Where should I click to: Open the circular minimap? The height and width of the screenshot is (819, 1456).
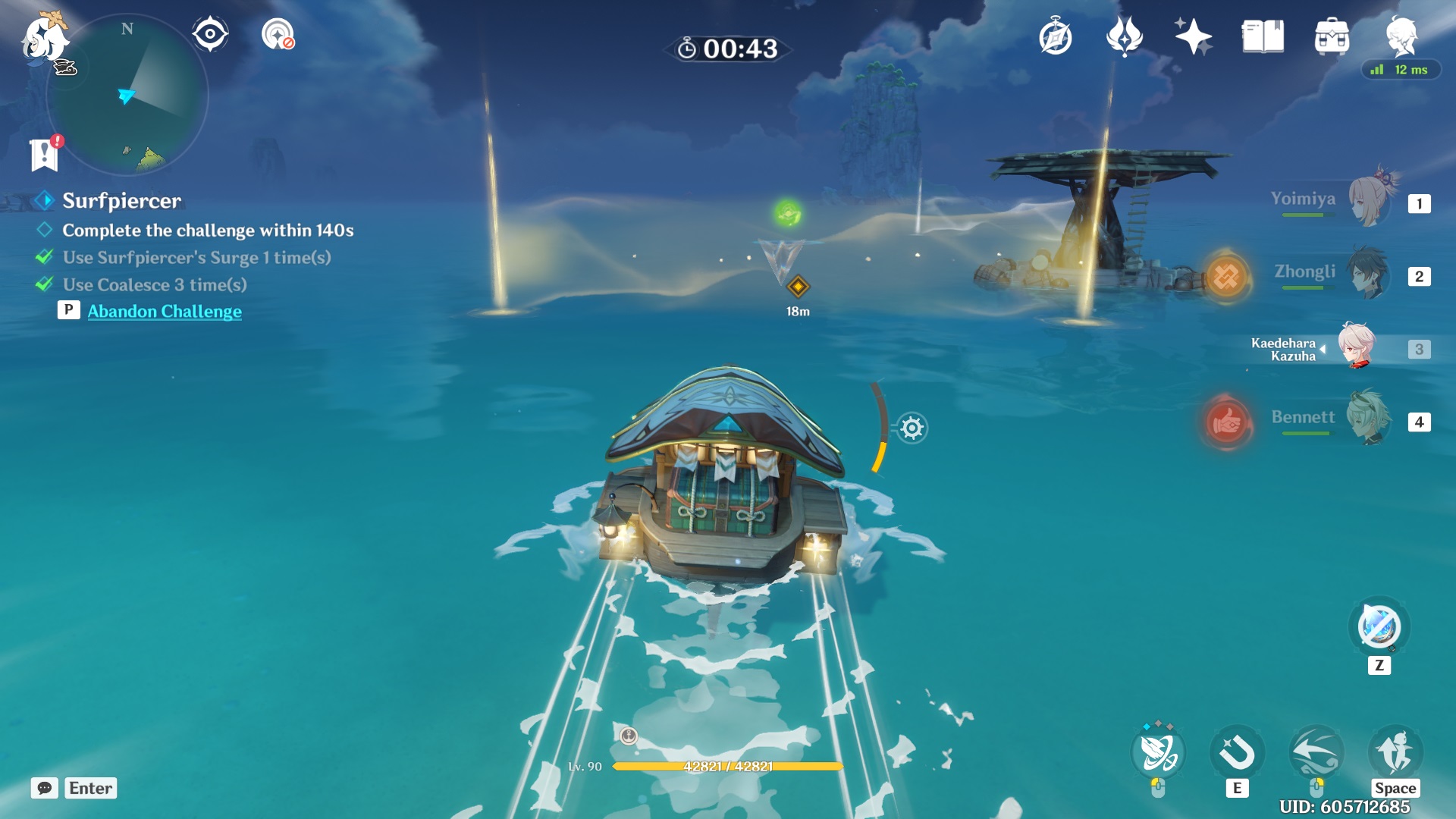coord(127,96)
